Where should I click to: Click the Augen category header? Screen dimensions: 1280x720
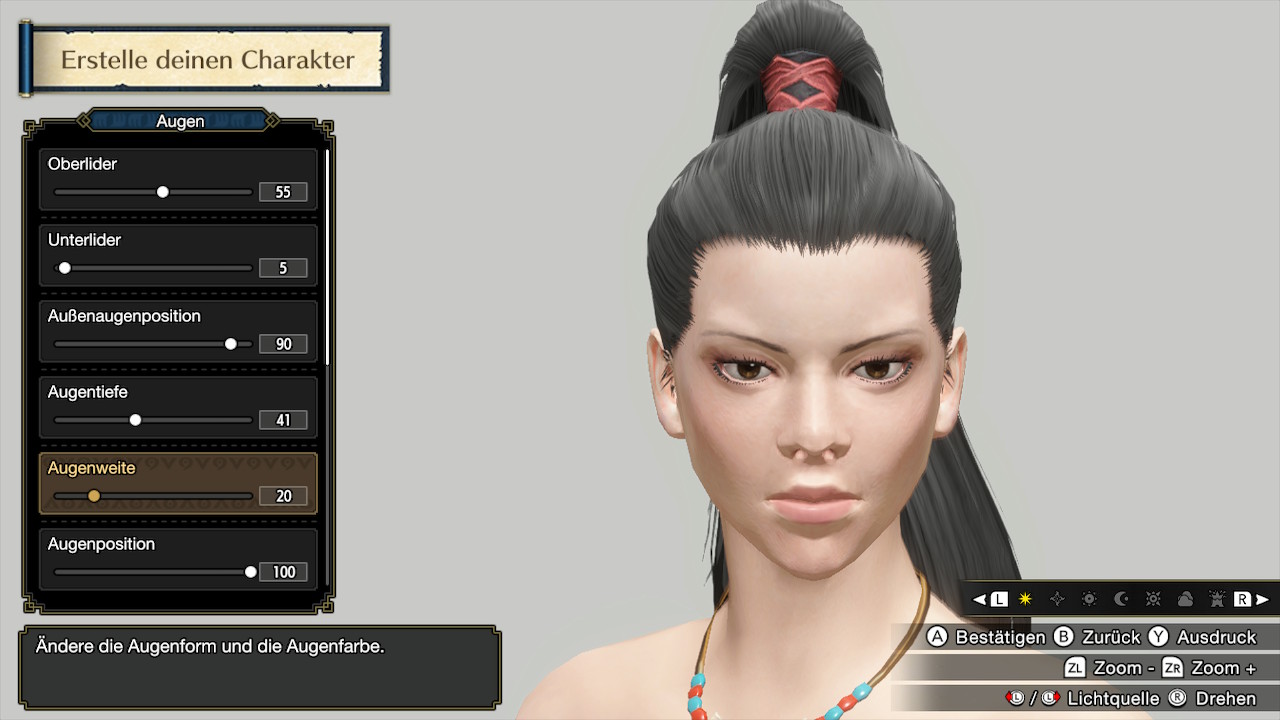(x=179, y=121)
